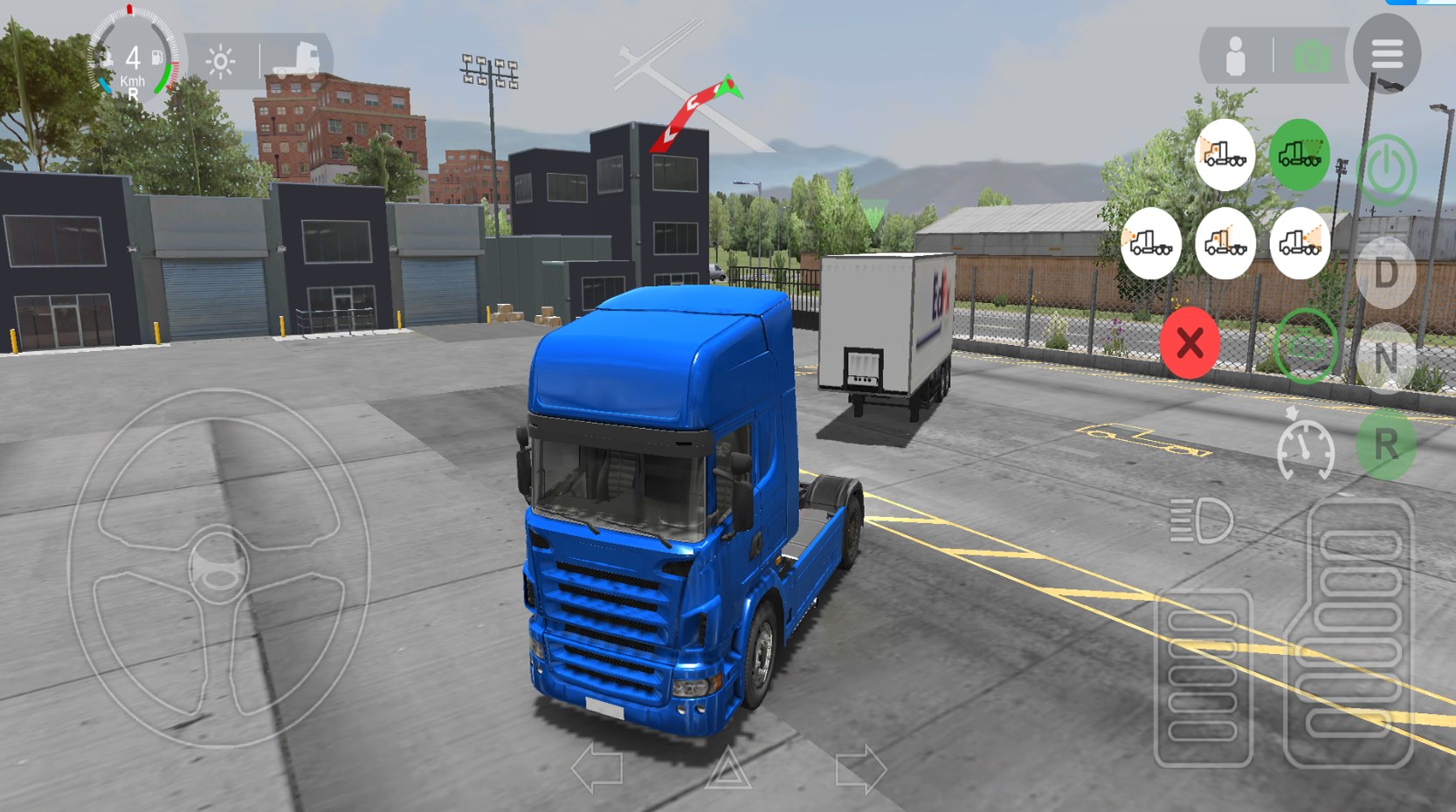
Task: Tap the green camera icon in top bar
Action: point(1311,58)
